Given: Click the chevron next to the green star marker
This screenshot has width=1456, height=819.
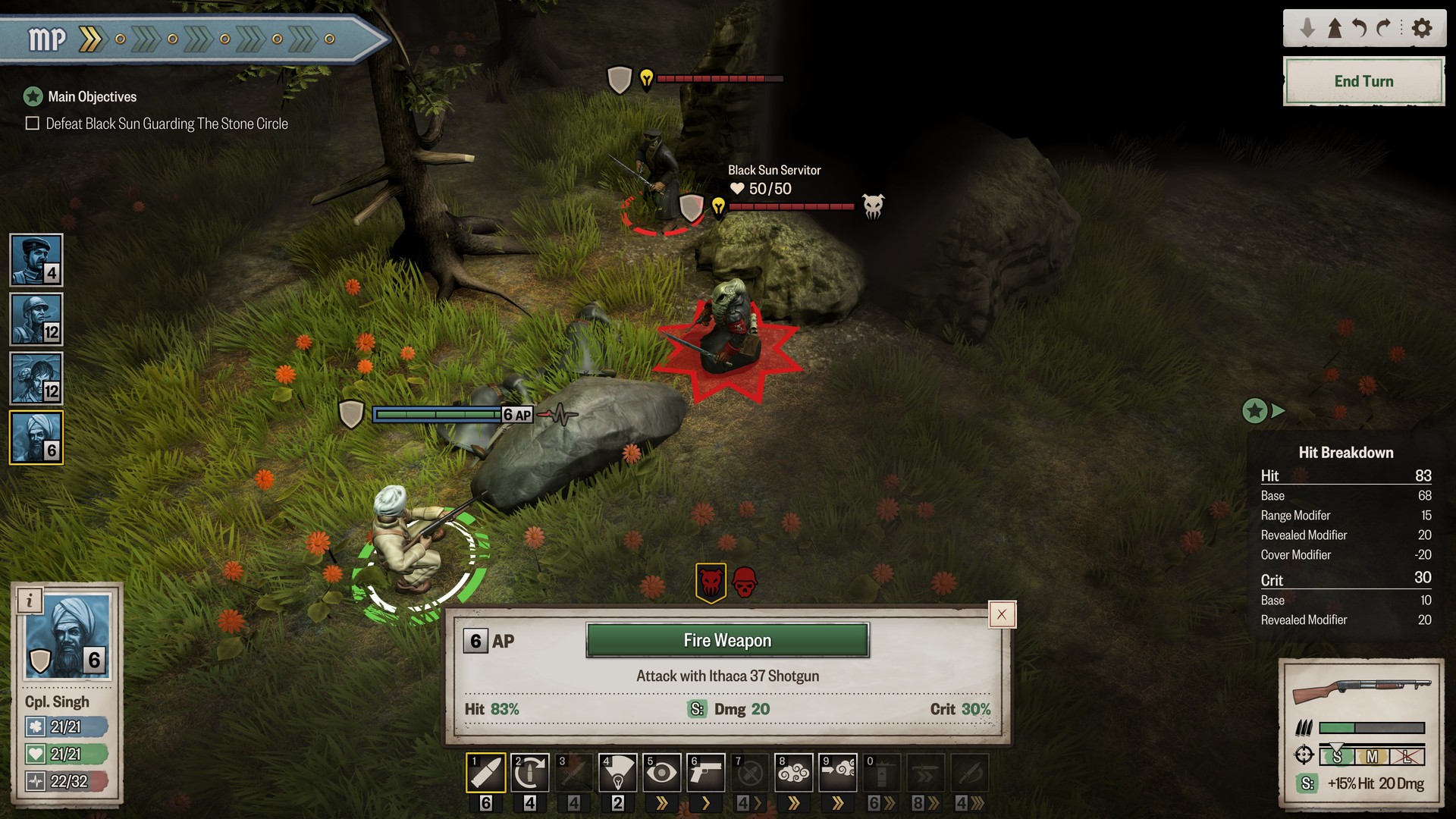Looking at the screenshot, I should tap(1279, 410).
